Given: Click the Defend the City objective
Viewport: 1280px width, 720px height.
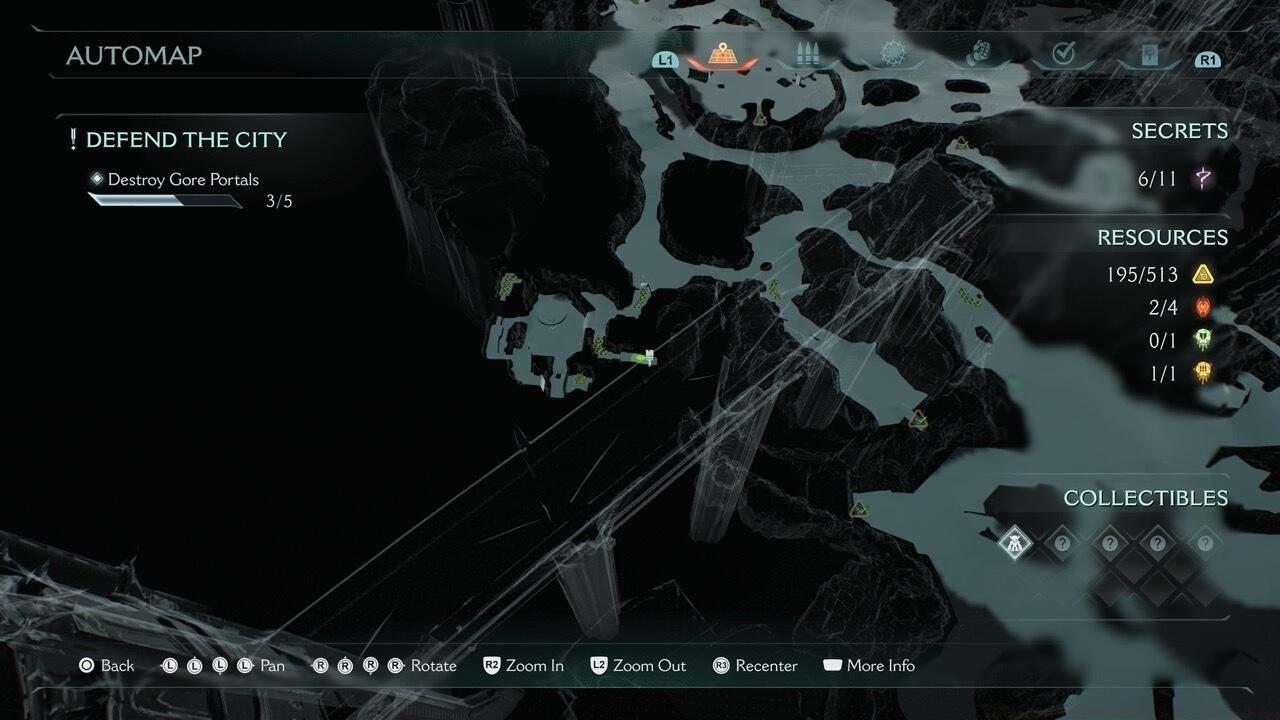Looking at the screenshot, I should click(x=186, y=140).
